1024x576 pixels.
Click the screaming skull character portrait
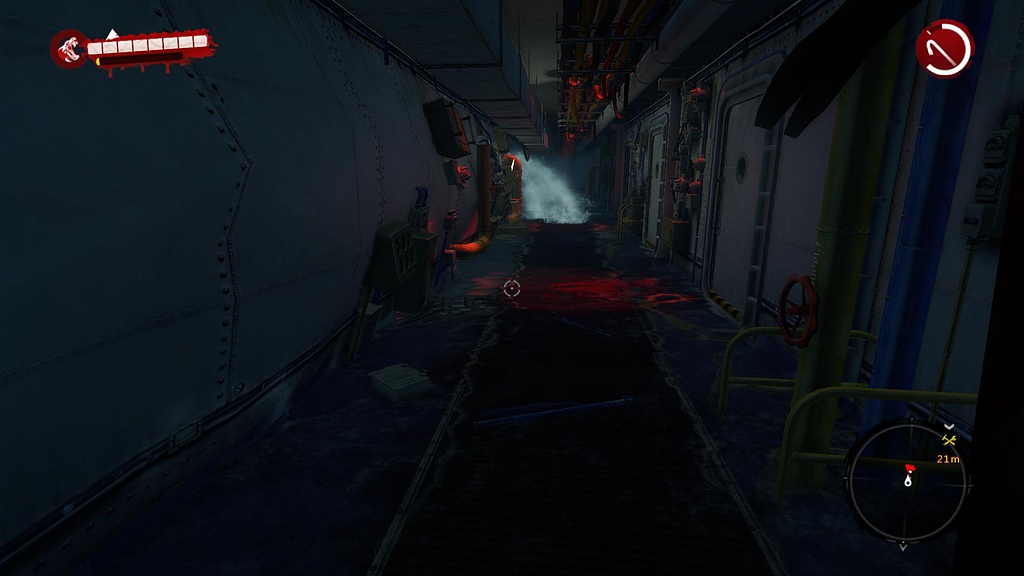pyautogui.click(x=70, y=48)
